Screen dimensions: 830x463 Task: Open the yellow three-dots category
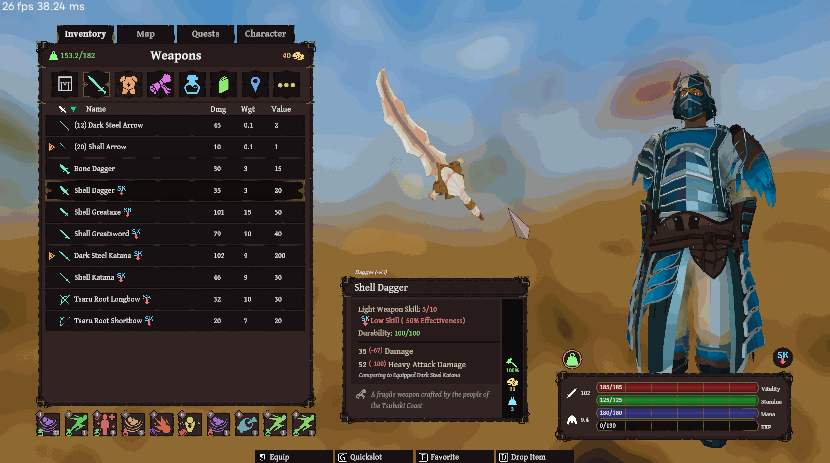tap(289, 85)
